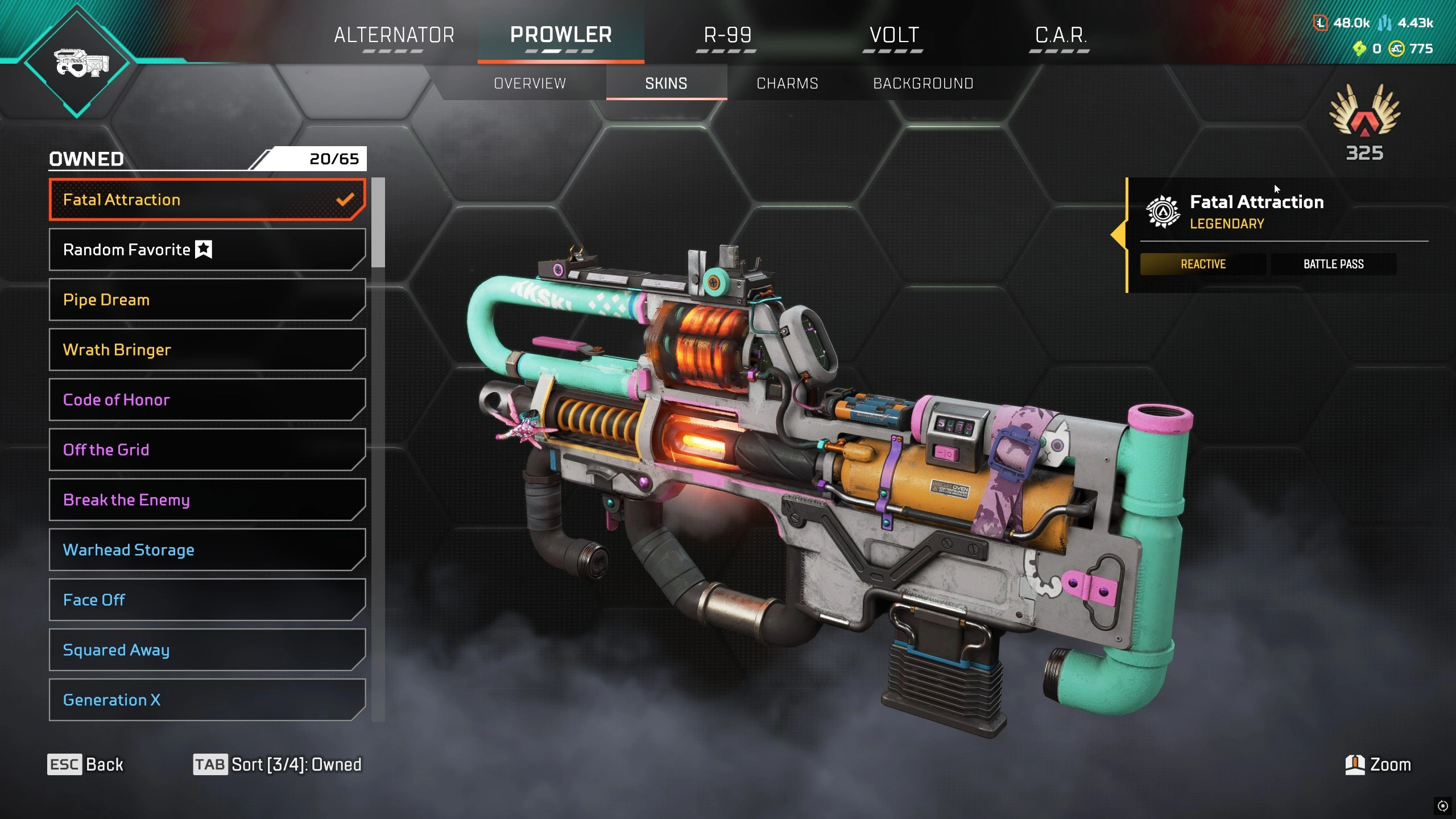This screenshot has height=819, width=1456.
Task: Choose the Squared Away skin
Action: point(207,650)
